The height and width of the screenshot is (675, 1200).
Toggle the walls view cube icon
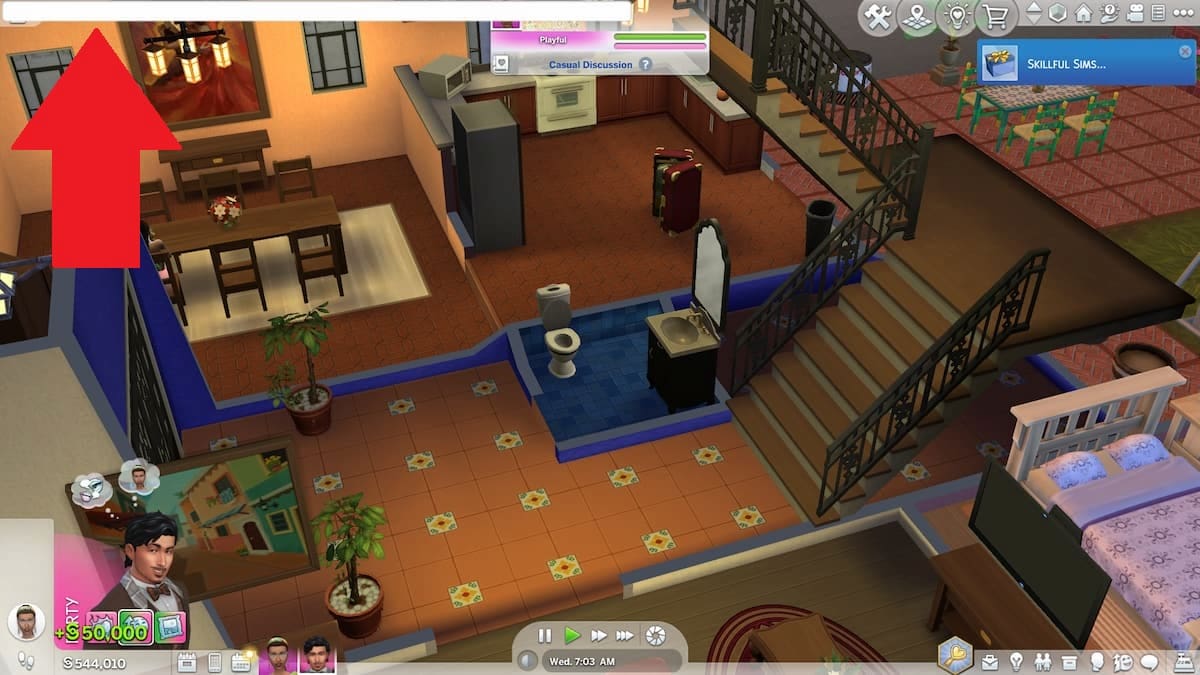1058,14
